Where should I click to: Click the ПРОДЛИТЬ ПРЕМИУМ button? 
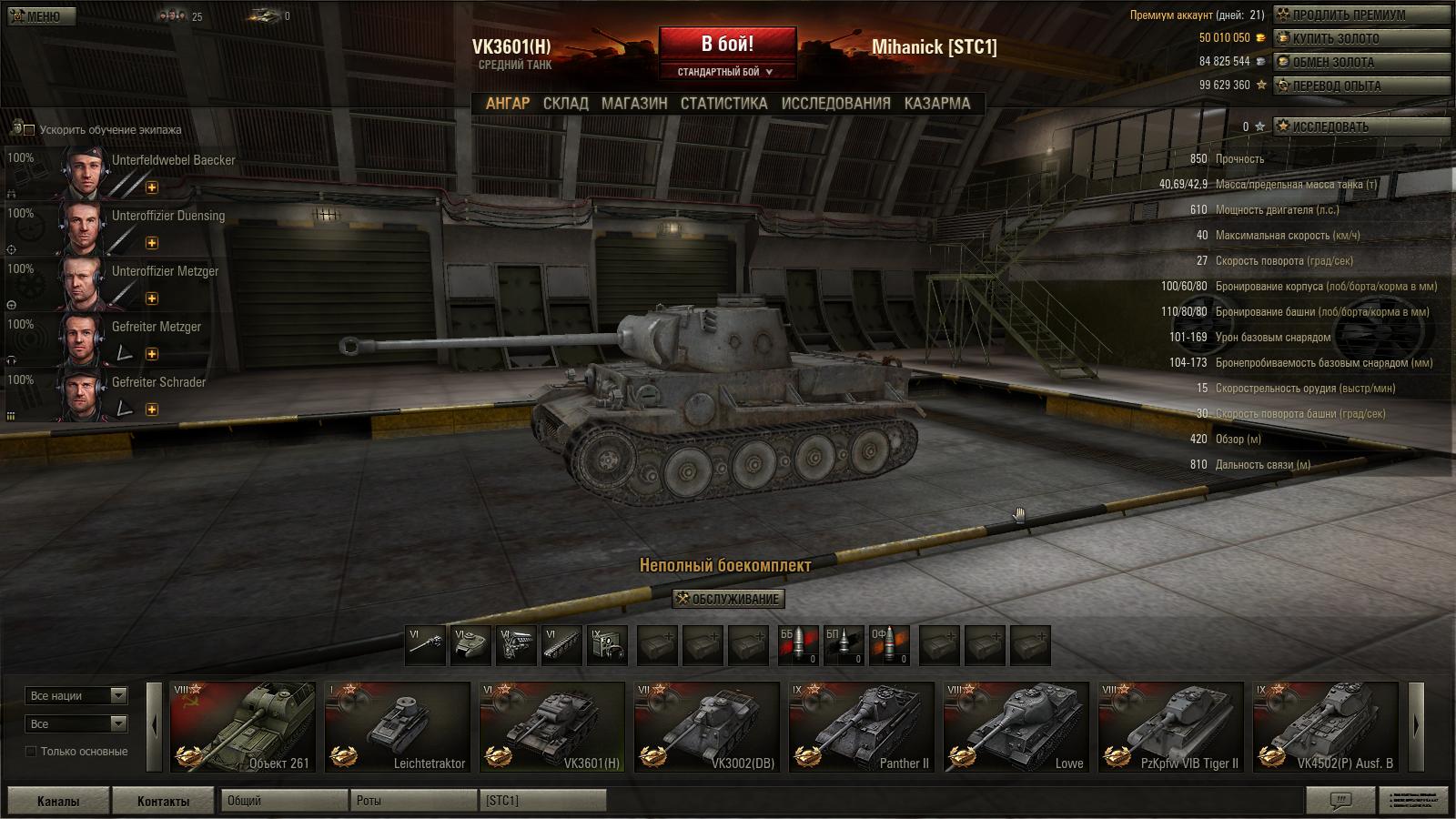(1360, 15)
